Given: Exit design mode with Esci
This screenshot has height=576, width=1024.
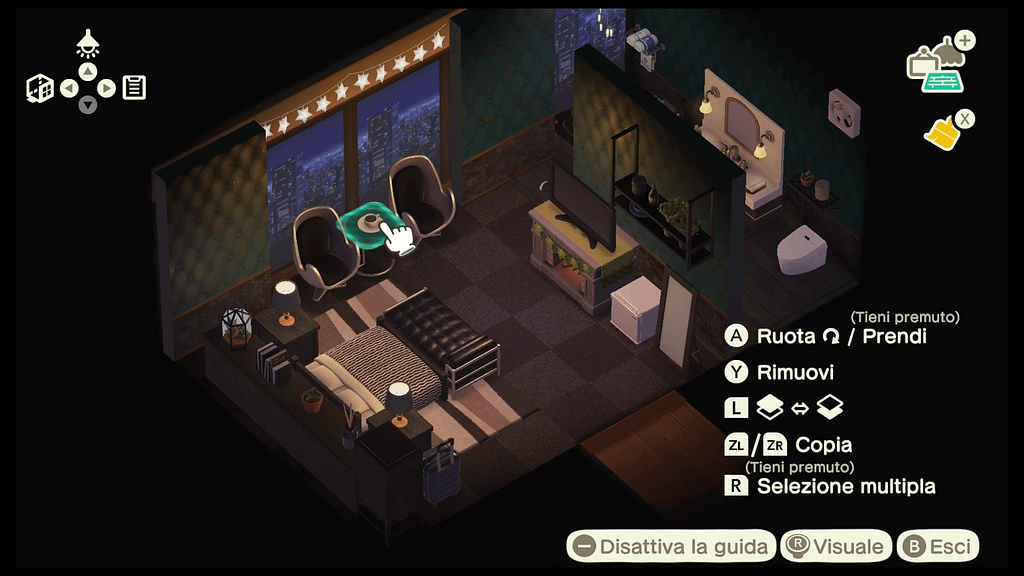Looking at the screenshot, I should point(937,546).
